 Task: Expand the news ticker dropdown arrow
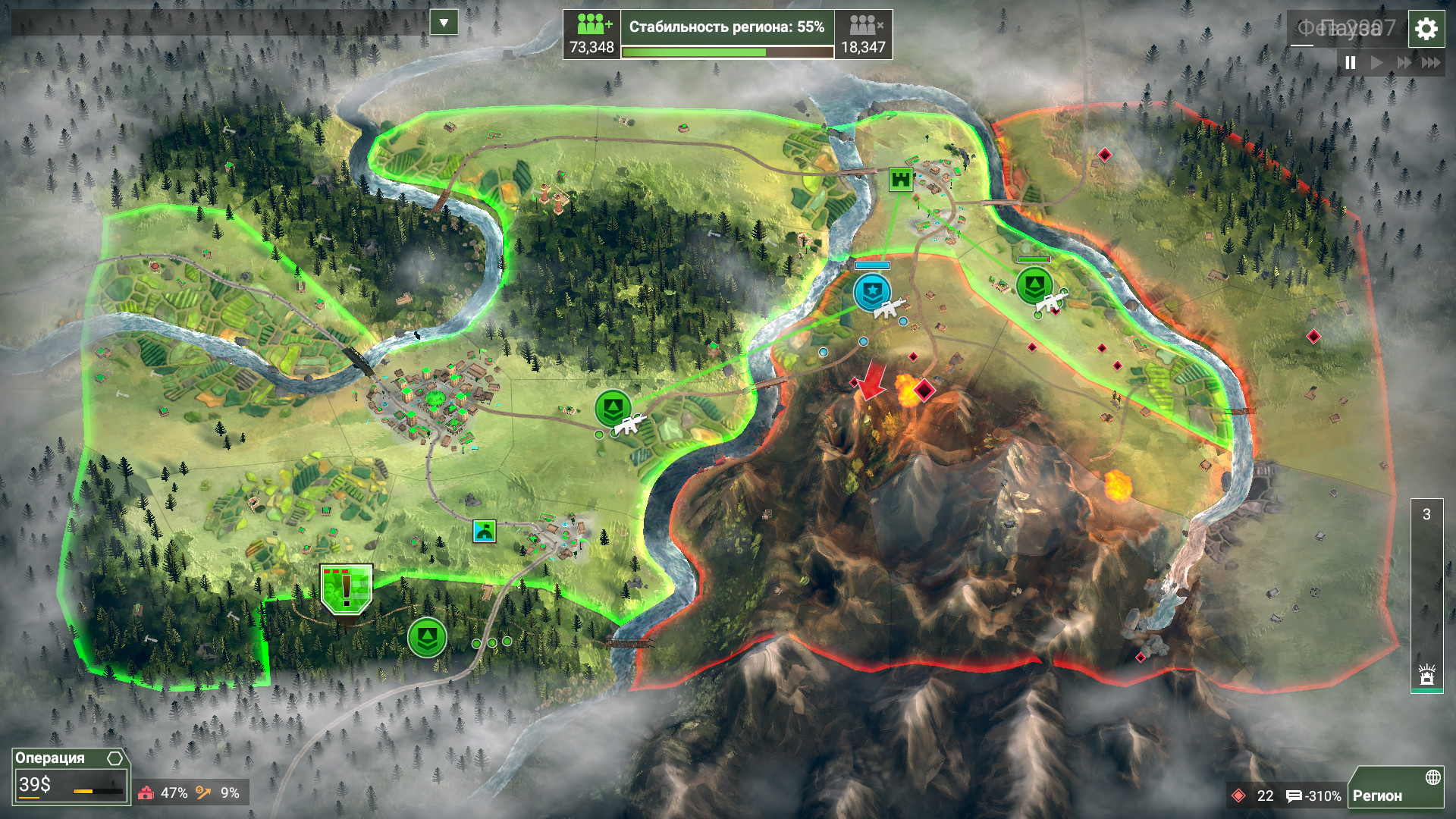444,23
